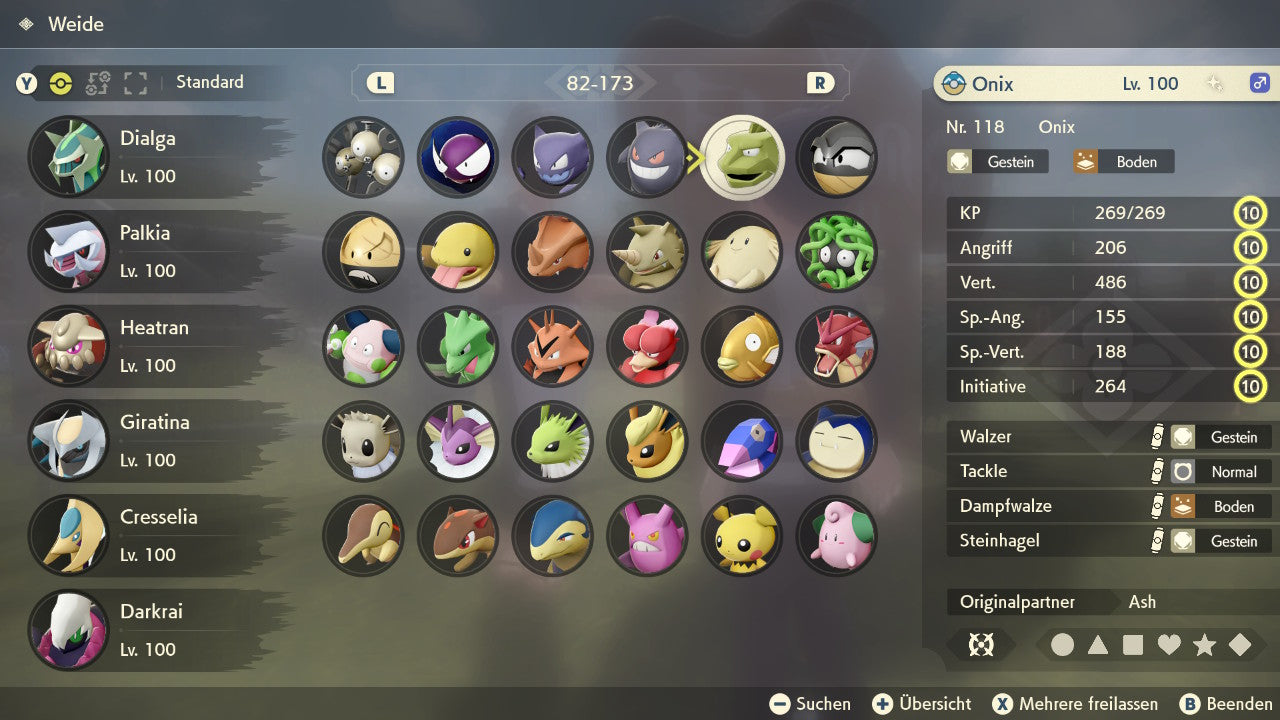Click the yellow Poké Ball sort icon
This screenshot has height=720, width=1280.
click(60, 84)
